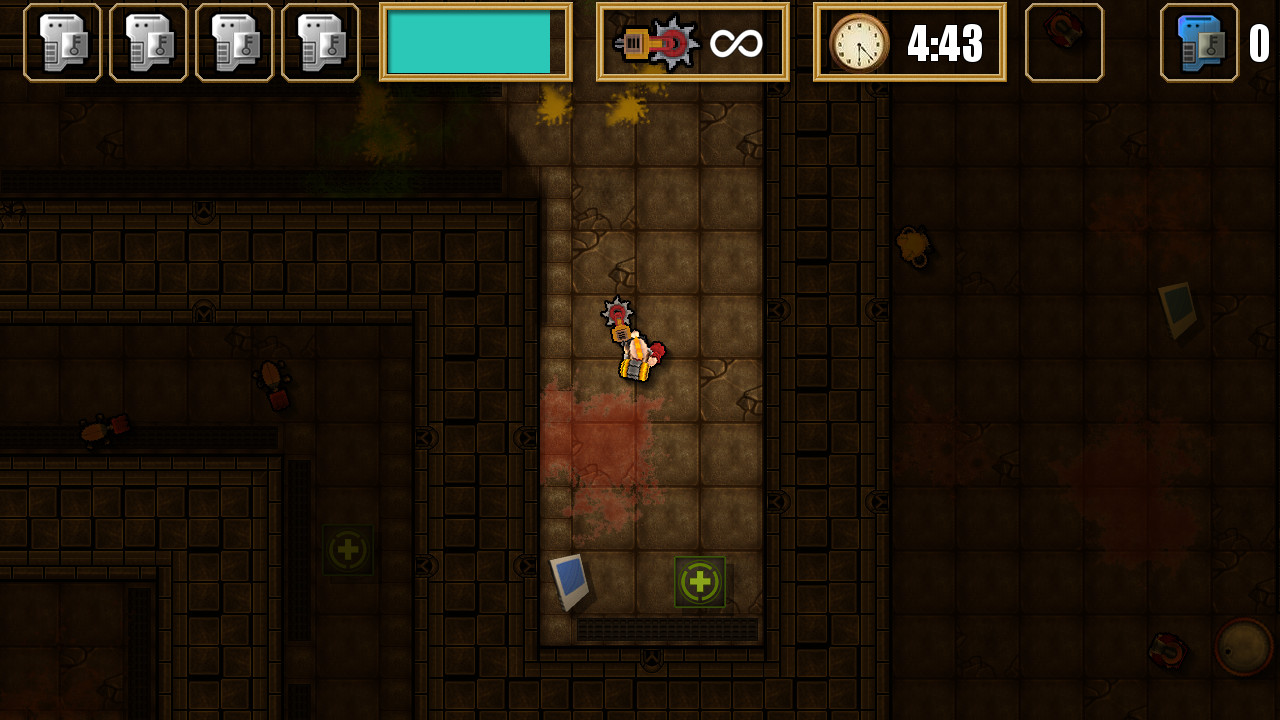Click the floor grate at the corridor's end
The height and width of the screenshot is (720, 1280).
click(665, 629)
